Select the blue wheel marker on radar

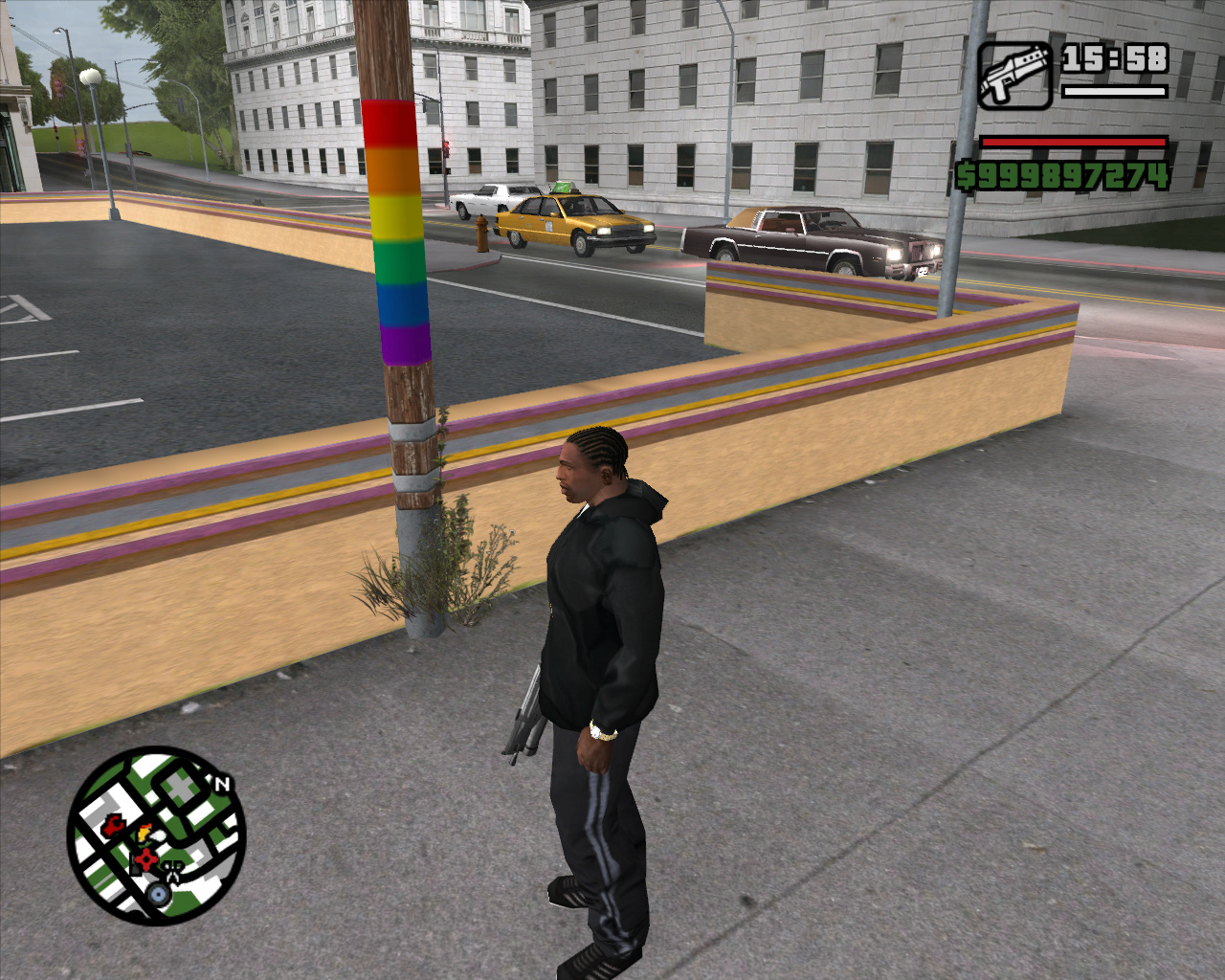[x=159, y=895]
